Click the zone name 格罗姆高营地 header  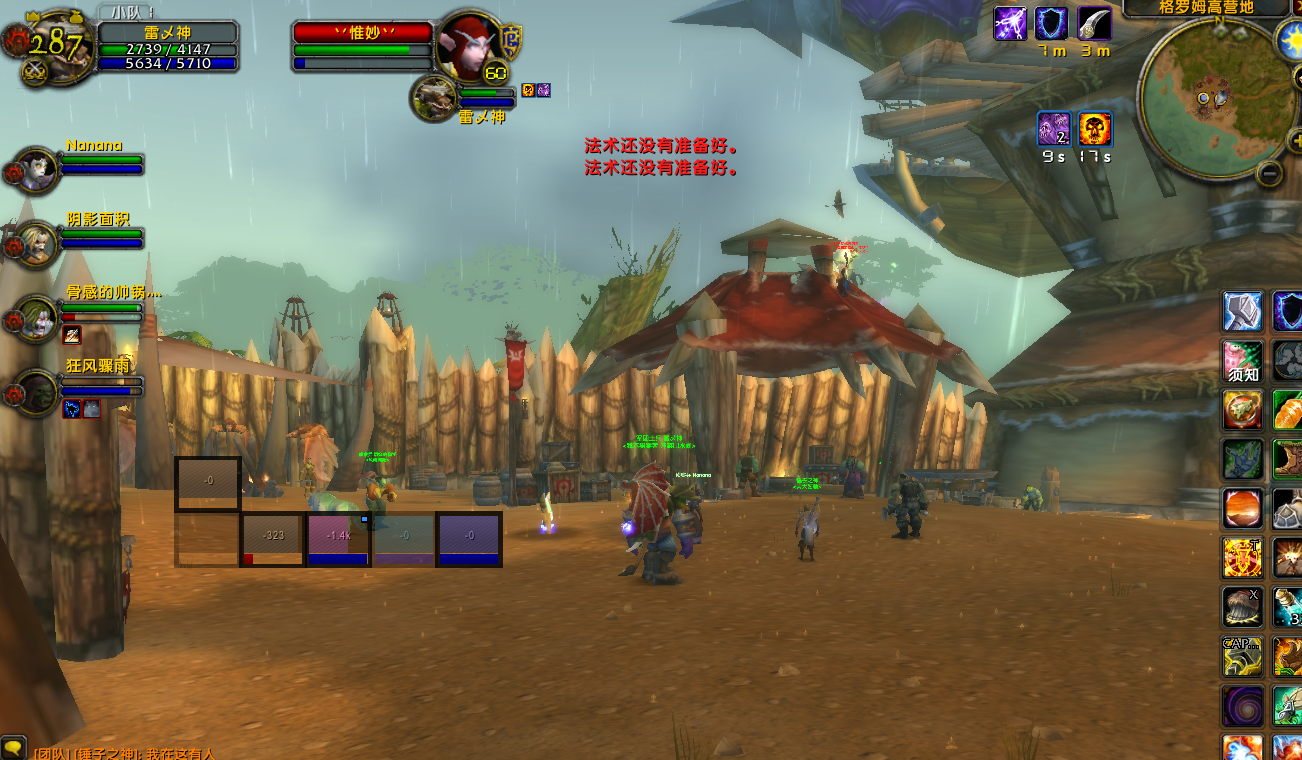point(1205,8)
